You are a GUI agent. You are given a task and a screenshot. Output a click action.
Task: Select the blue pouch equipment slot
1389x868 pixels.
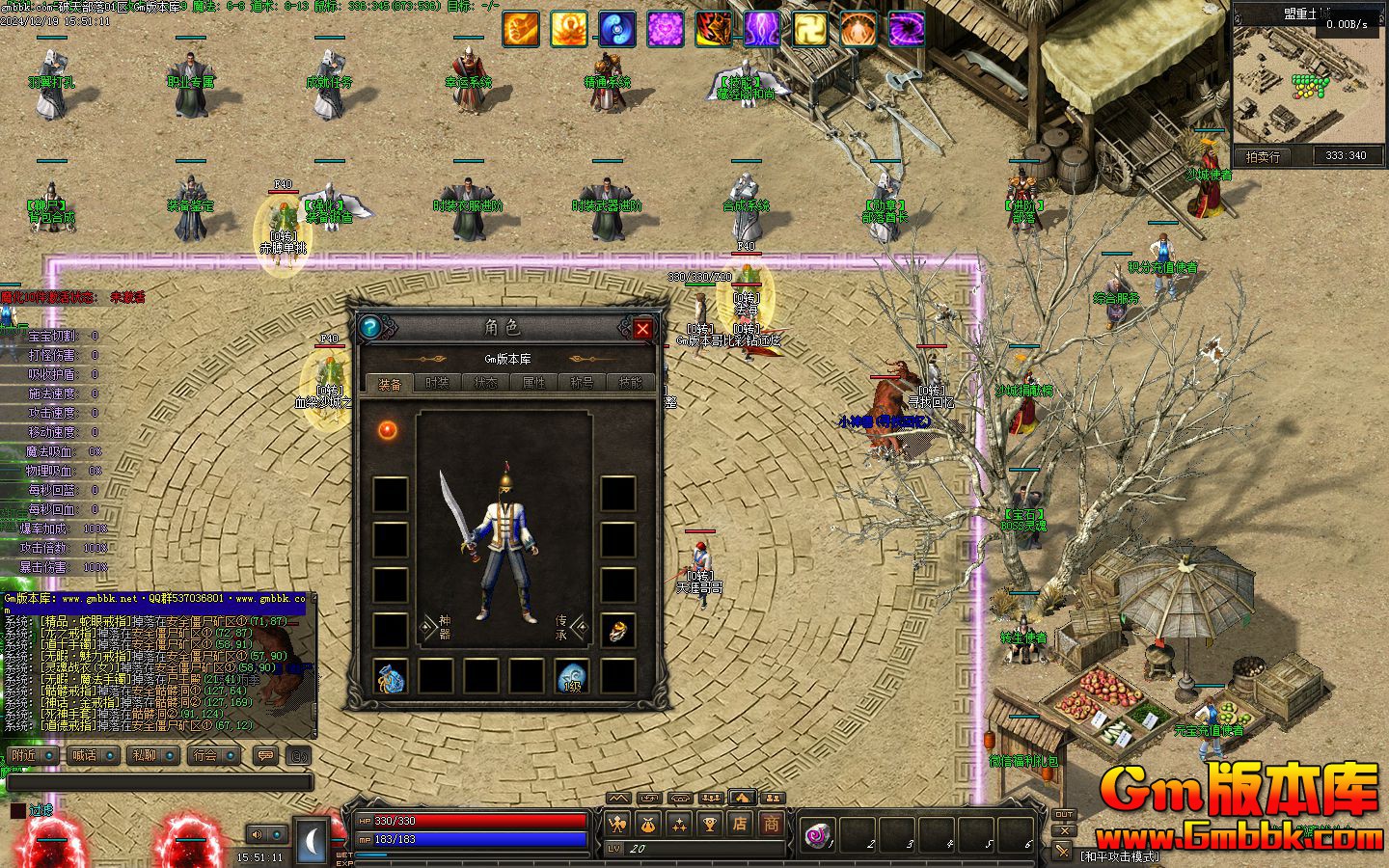tap(390, 677)
